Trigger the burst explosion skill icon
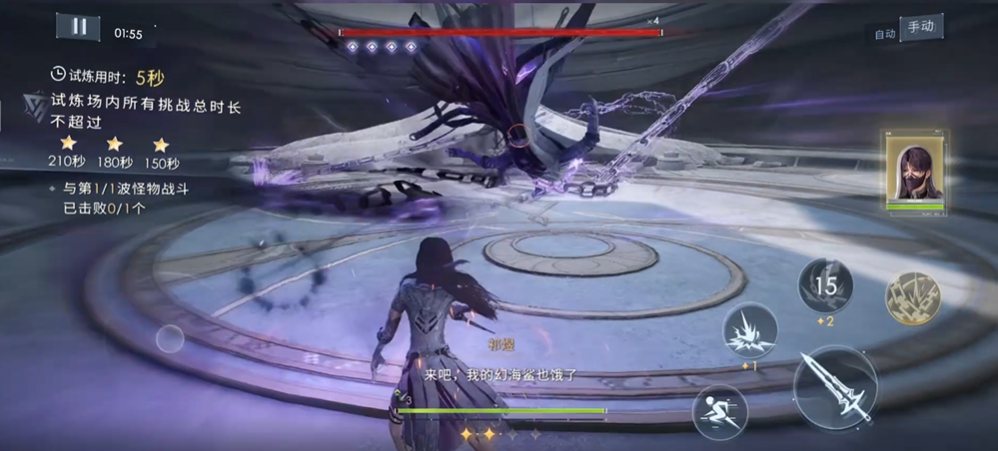The image size is (998, 451). click(x=750, y=333)
